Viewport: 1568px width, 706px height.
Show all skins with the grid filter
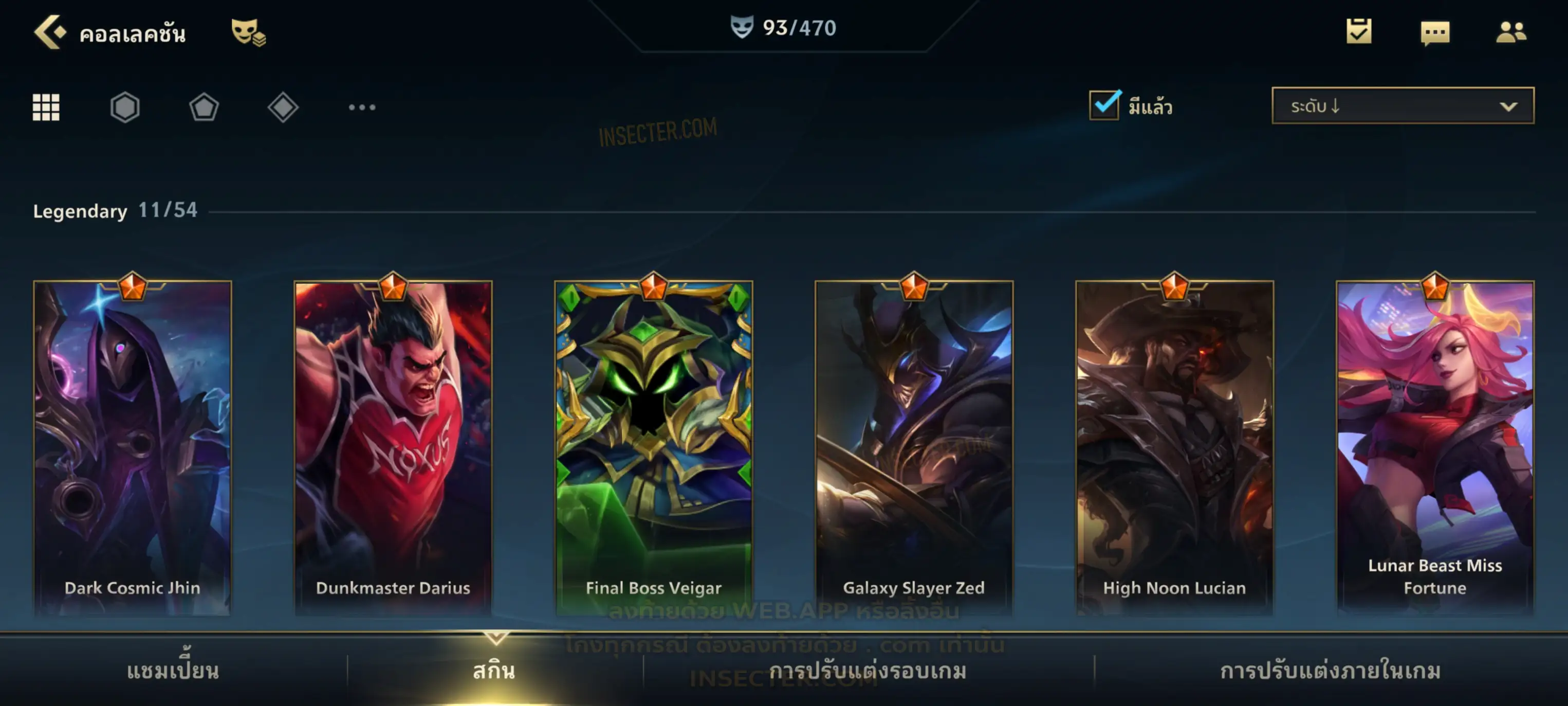[46, 107]
